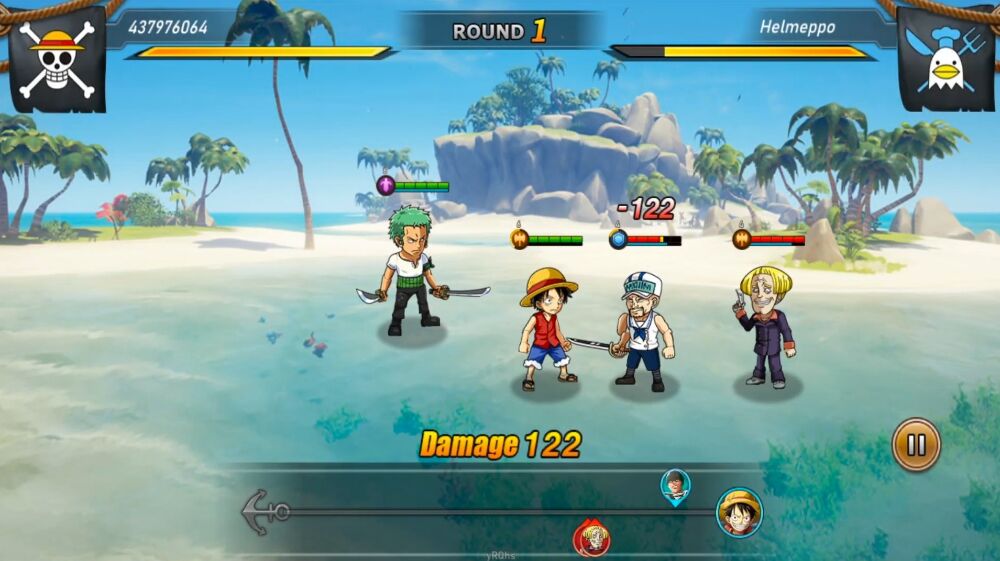This screenshot has height=561, width=1000.
Task: Select Luffy's portrait on the turn order bar
Action: coord(739,512)
